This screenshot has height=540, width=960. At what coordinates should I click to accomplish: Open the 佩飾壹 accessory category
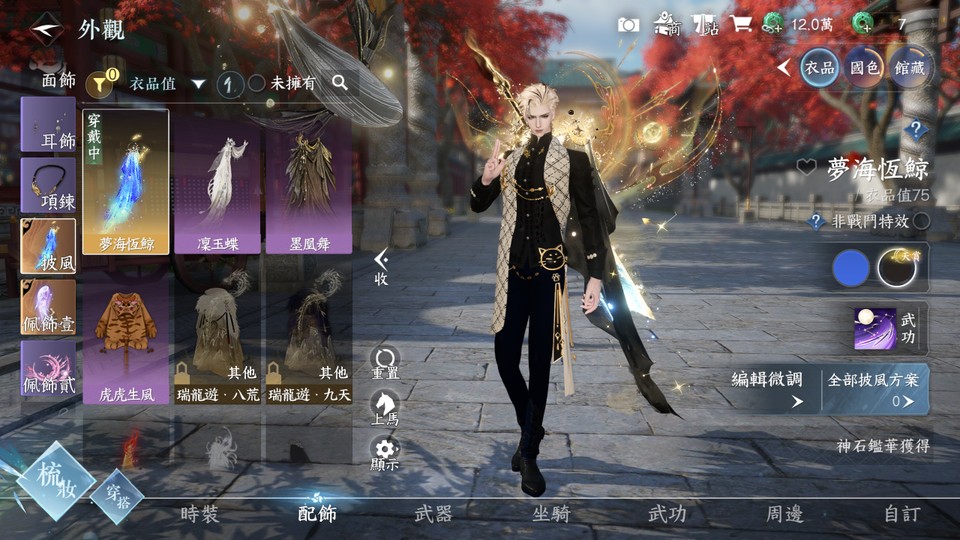click(48, 307)
